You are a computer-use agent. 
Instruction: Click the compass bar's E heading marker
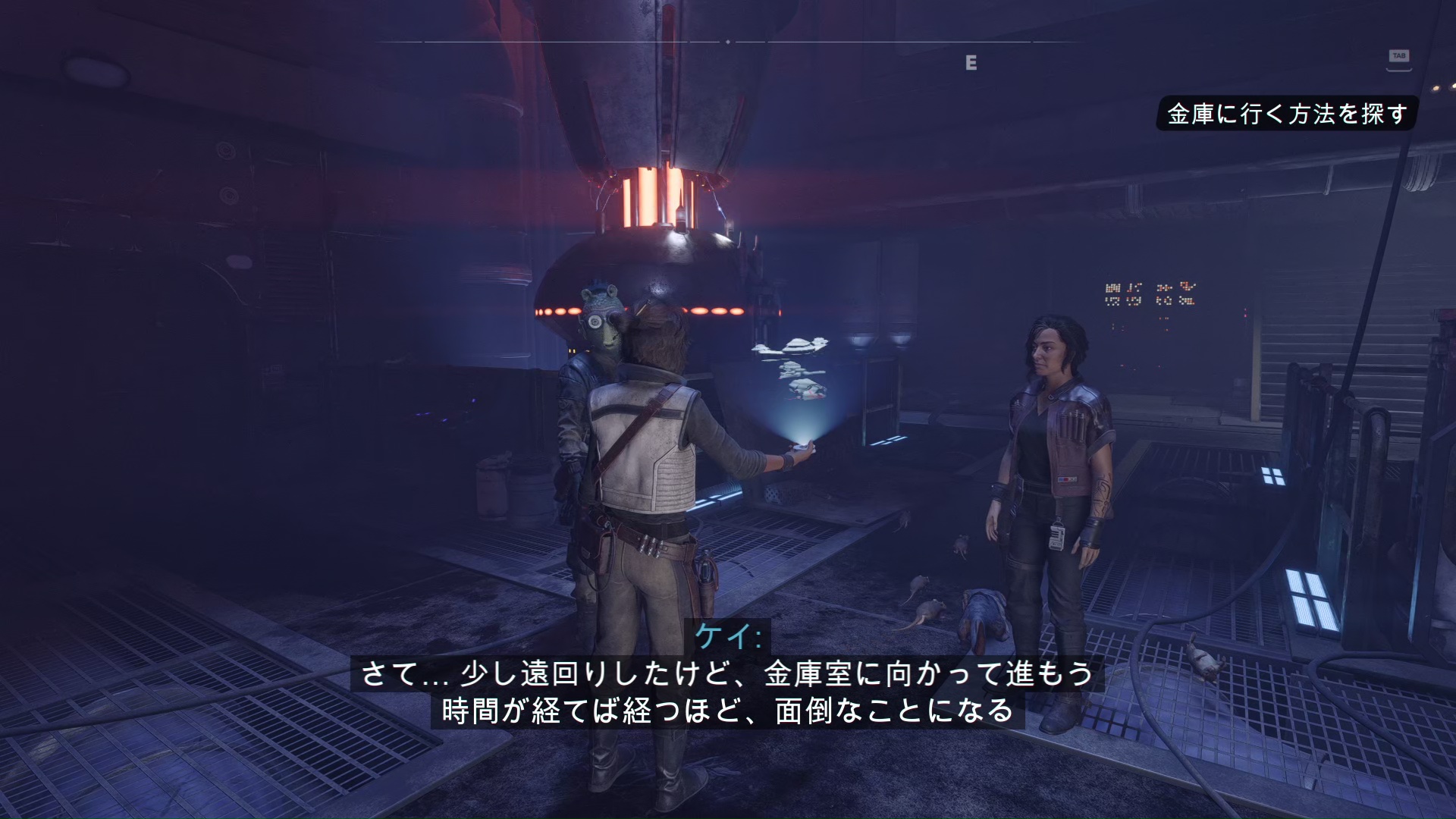(971, 63)
